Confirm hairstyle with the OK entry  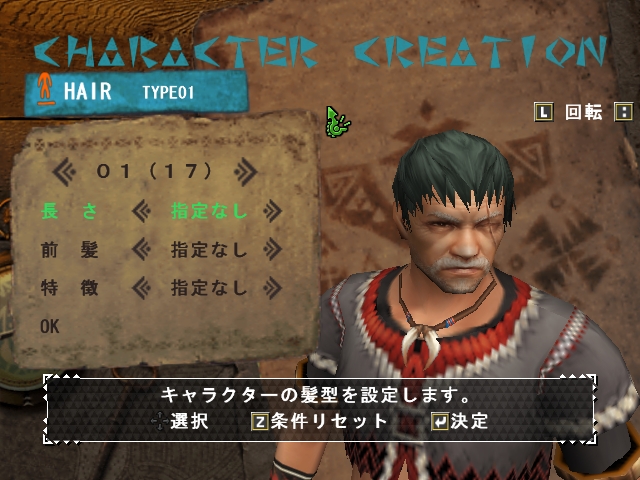(50, 326)
